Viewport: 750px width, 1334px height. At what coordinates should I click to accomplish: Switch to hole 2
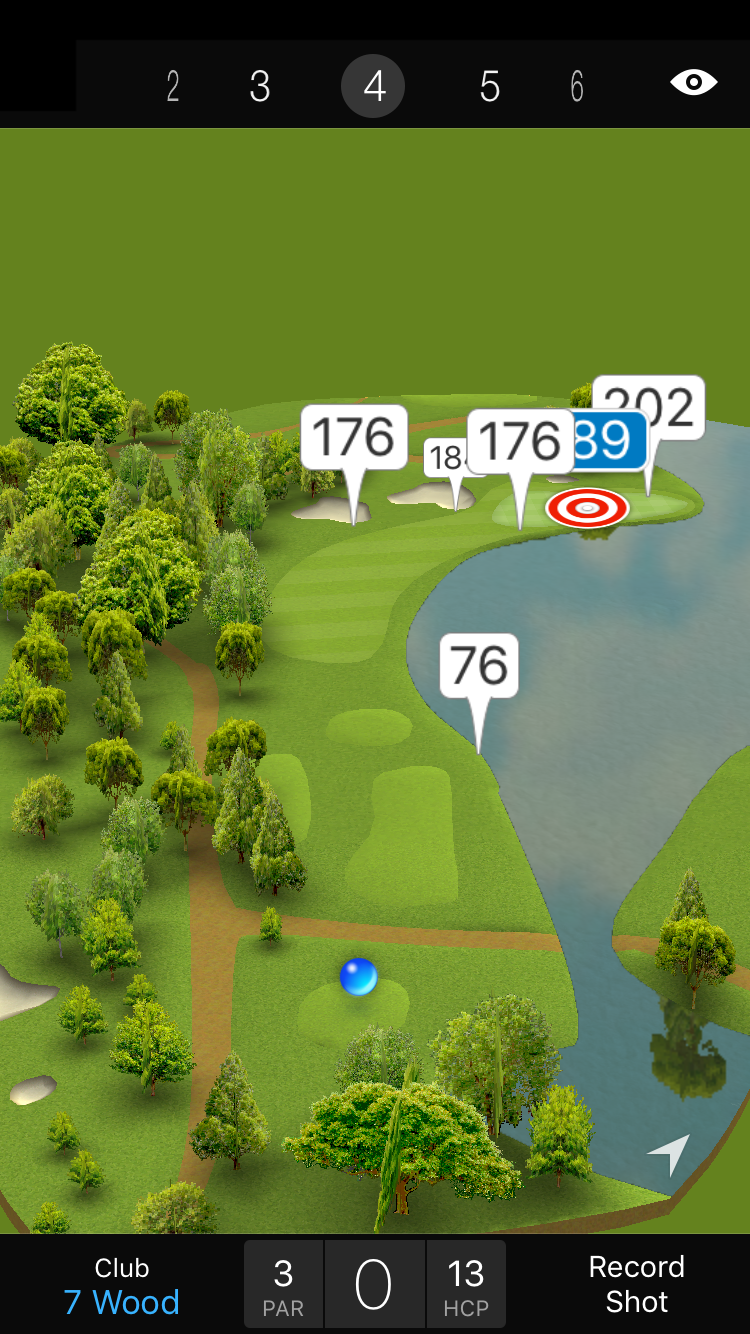(x=173, y=87)
